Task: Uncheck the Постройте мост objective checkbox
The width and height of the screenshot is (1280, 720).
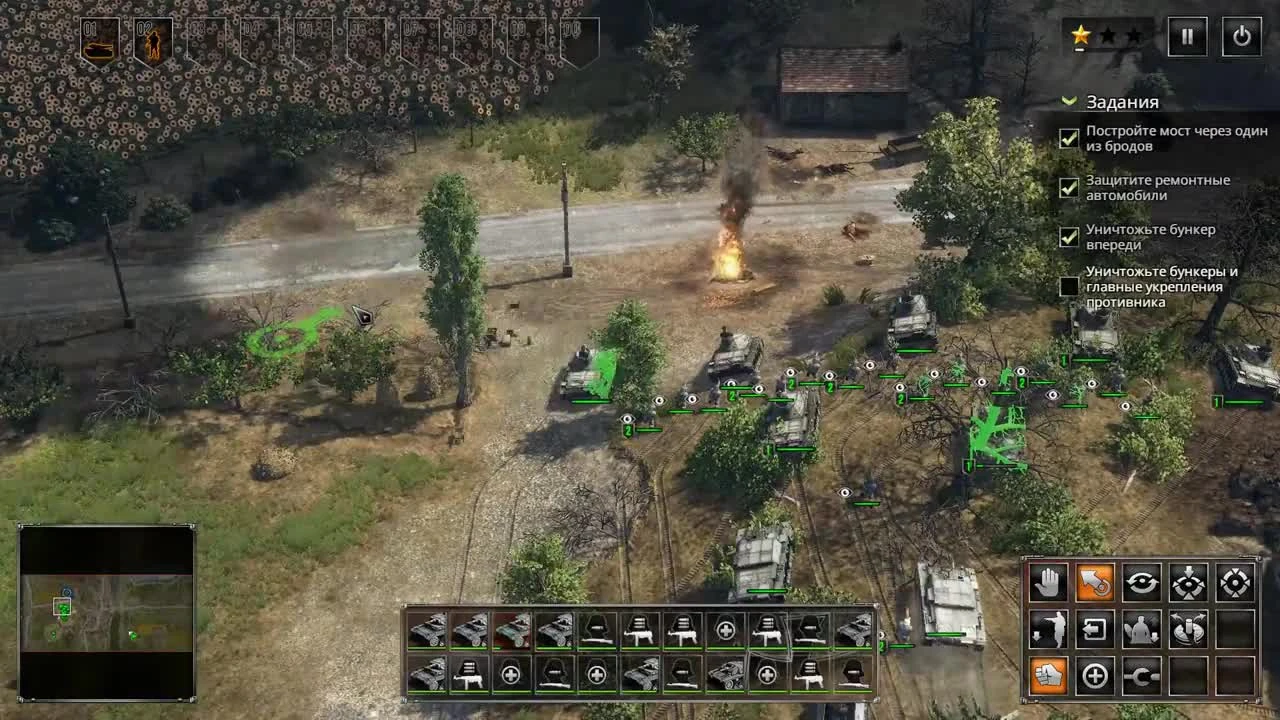Action: [x=1068, y=137]
